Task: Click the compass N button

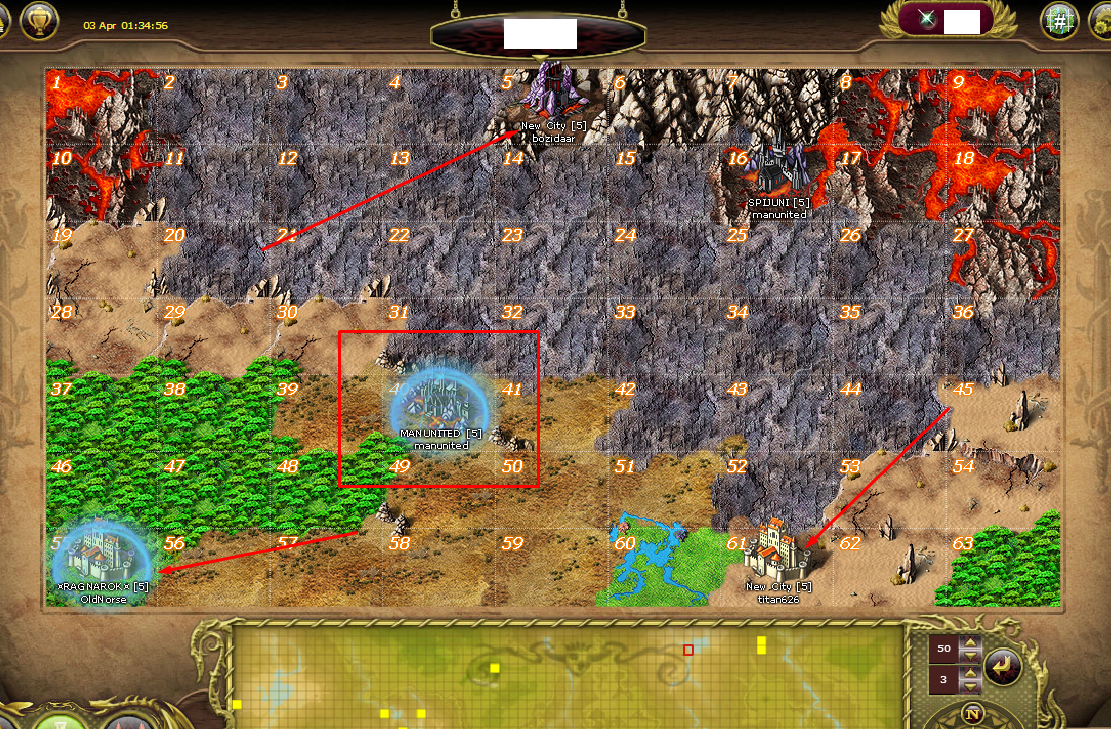Action: click(x=971, y=713)
